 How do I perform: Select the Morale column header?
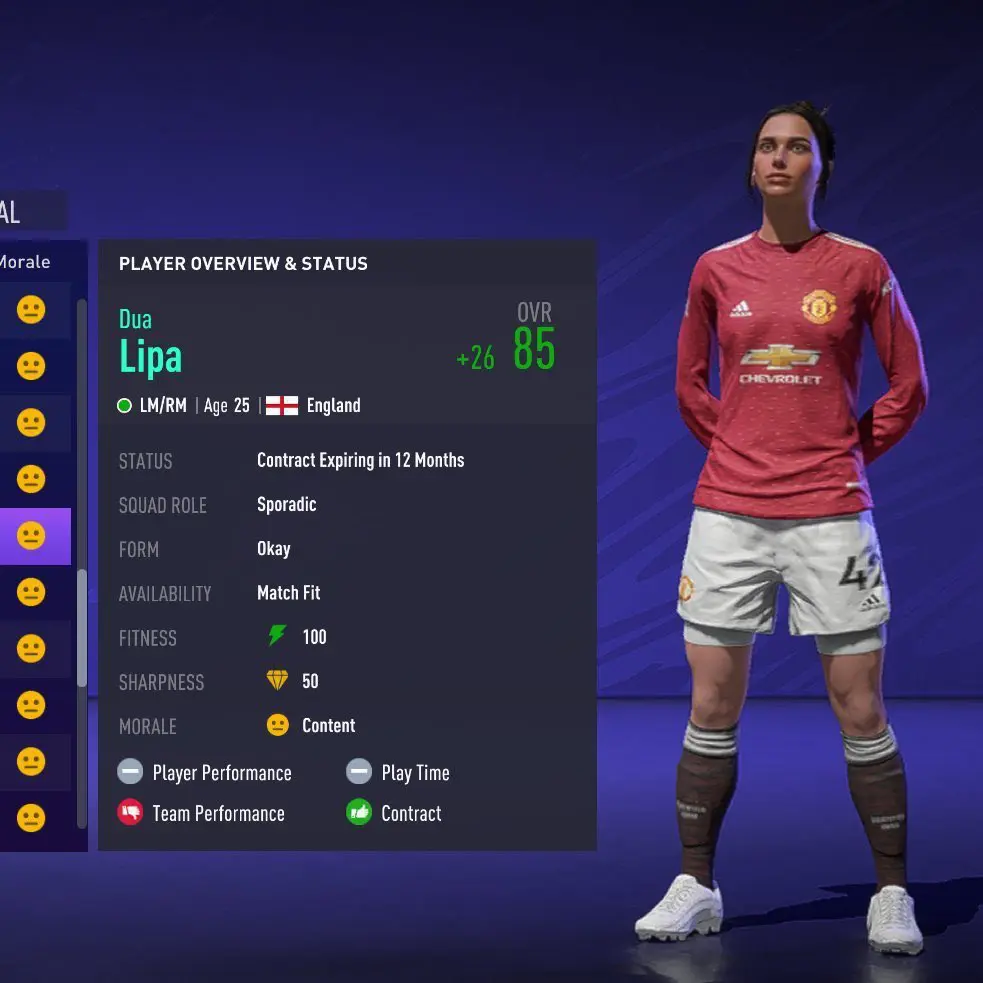26,262
